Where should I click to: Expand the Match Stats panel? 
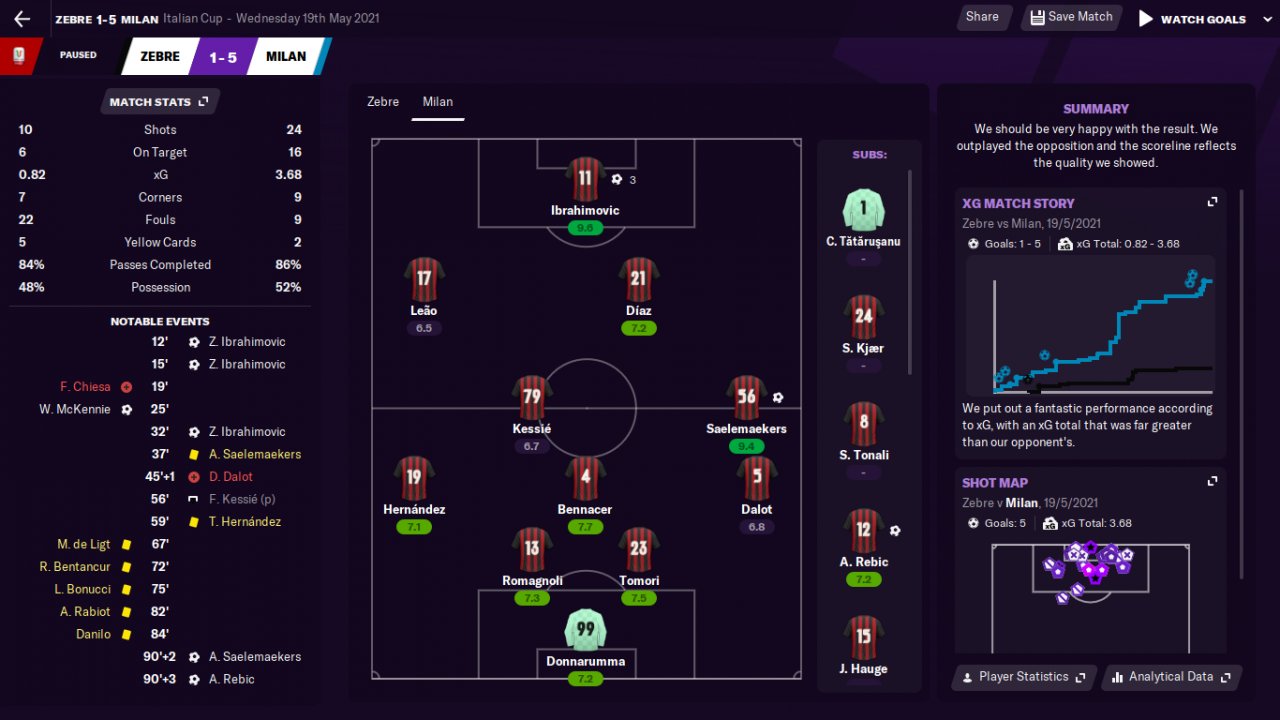159,102
